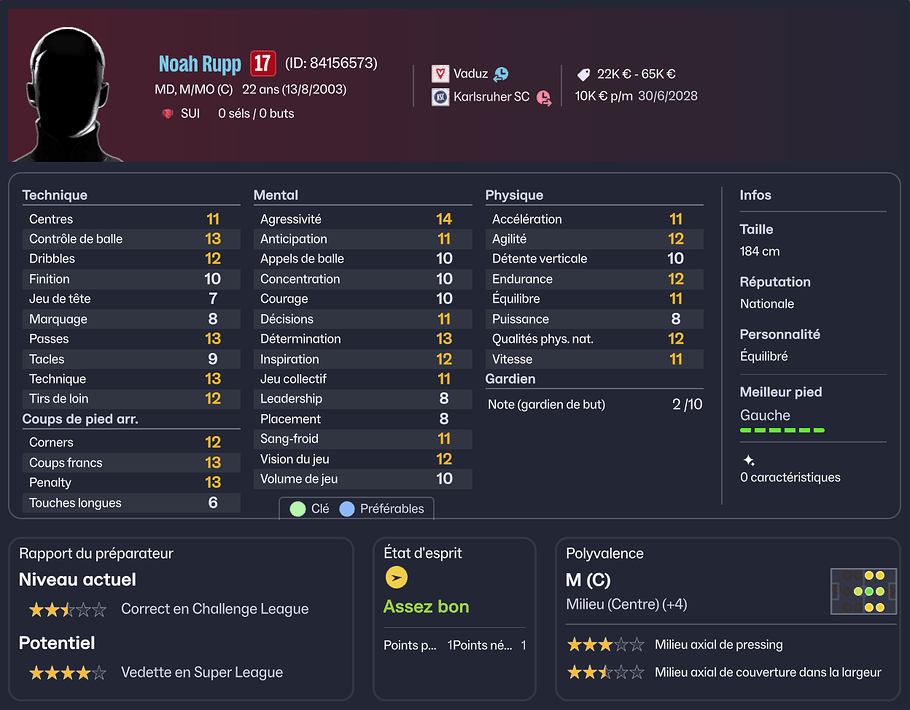This screenshot has height=710, width=910.
Task: Open the Karlsruher SC club page
Action: click(491, 97)
